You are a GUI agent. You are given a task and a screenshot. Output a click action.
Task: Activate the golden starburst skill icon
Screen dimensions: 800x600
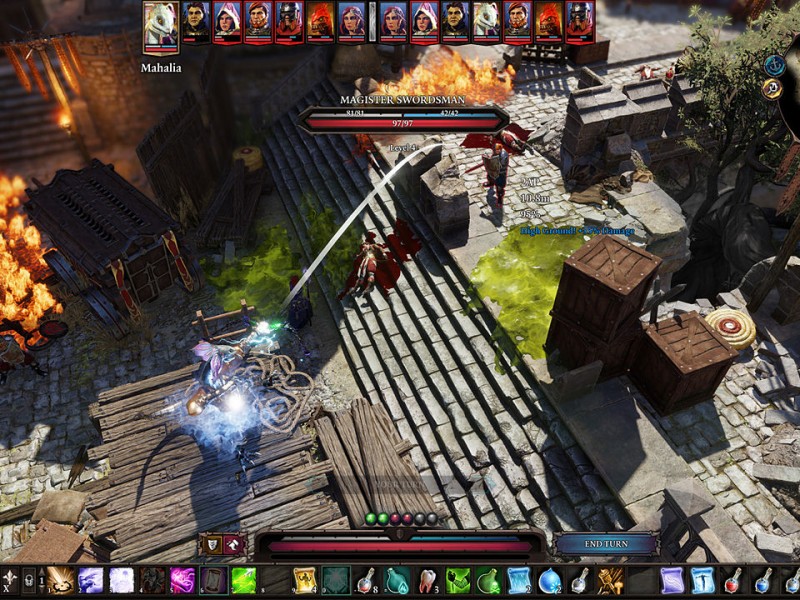[x=60, y=581]
